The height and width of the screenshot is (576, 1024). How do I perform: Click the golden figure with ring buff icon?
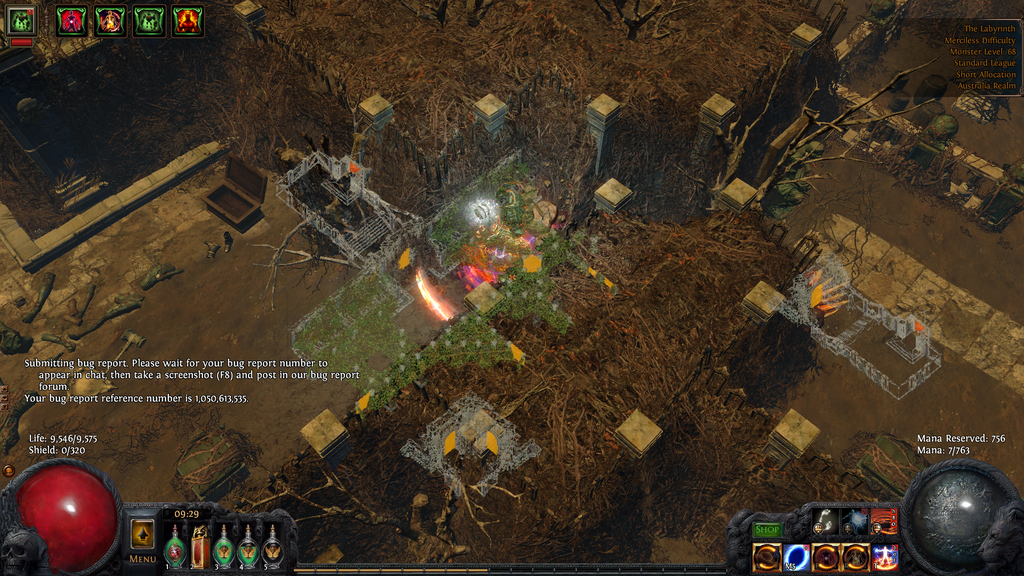110,20
